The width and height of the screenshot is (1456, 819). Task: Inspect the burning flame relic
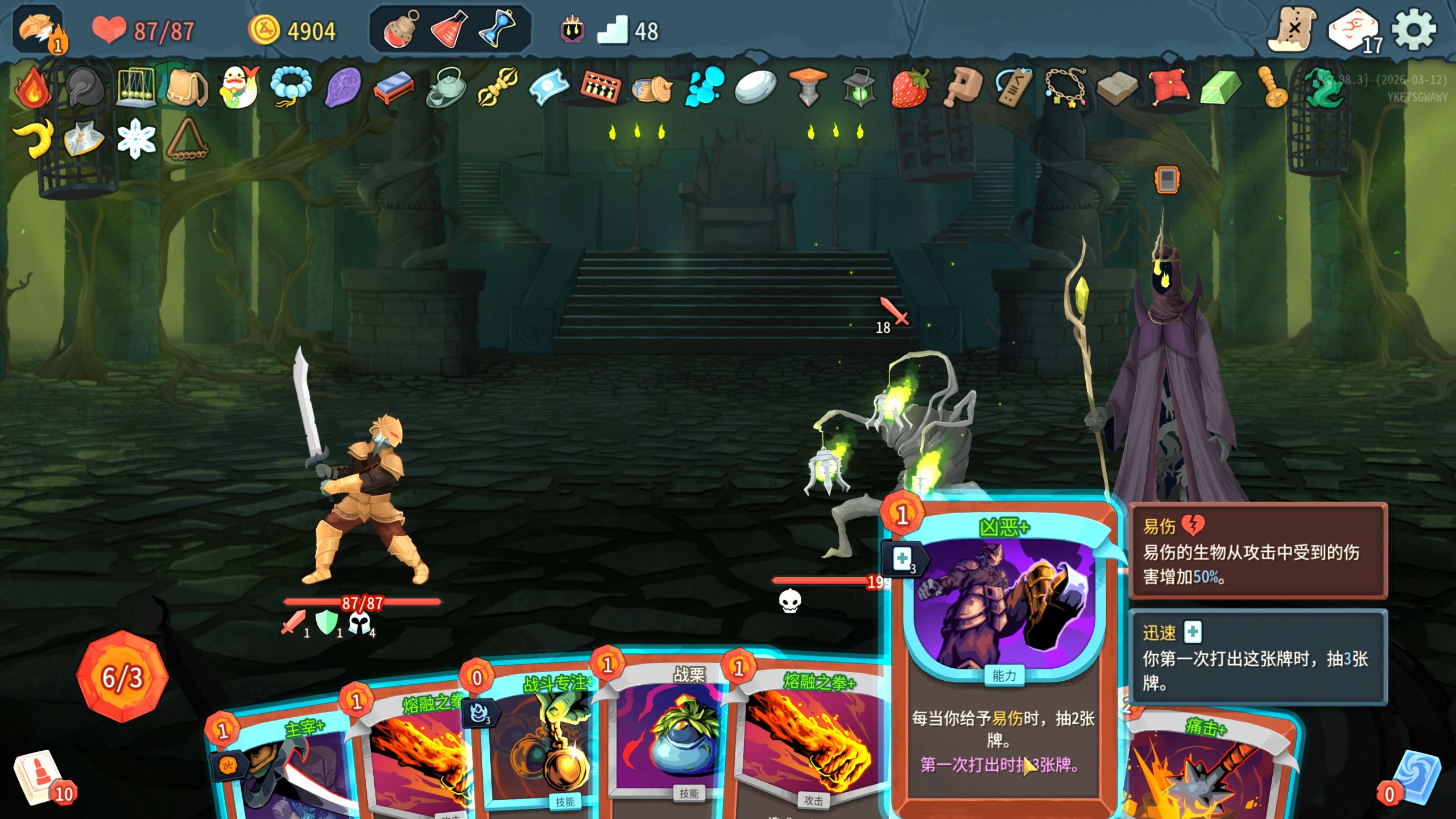click(x=33, y=88)
